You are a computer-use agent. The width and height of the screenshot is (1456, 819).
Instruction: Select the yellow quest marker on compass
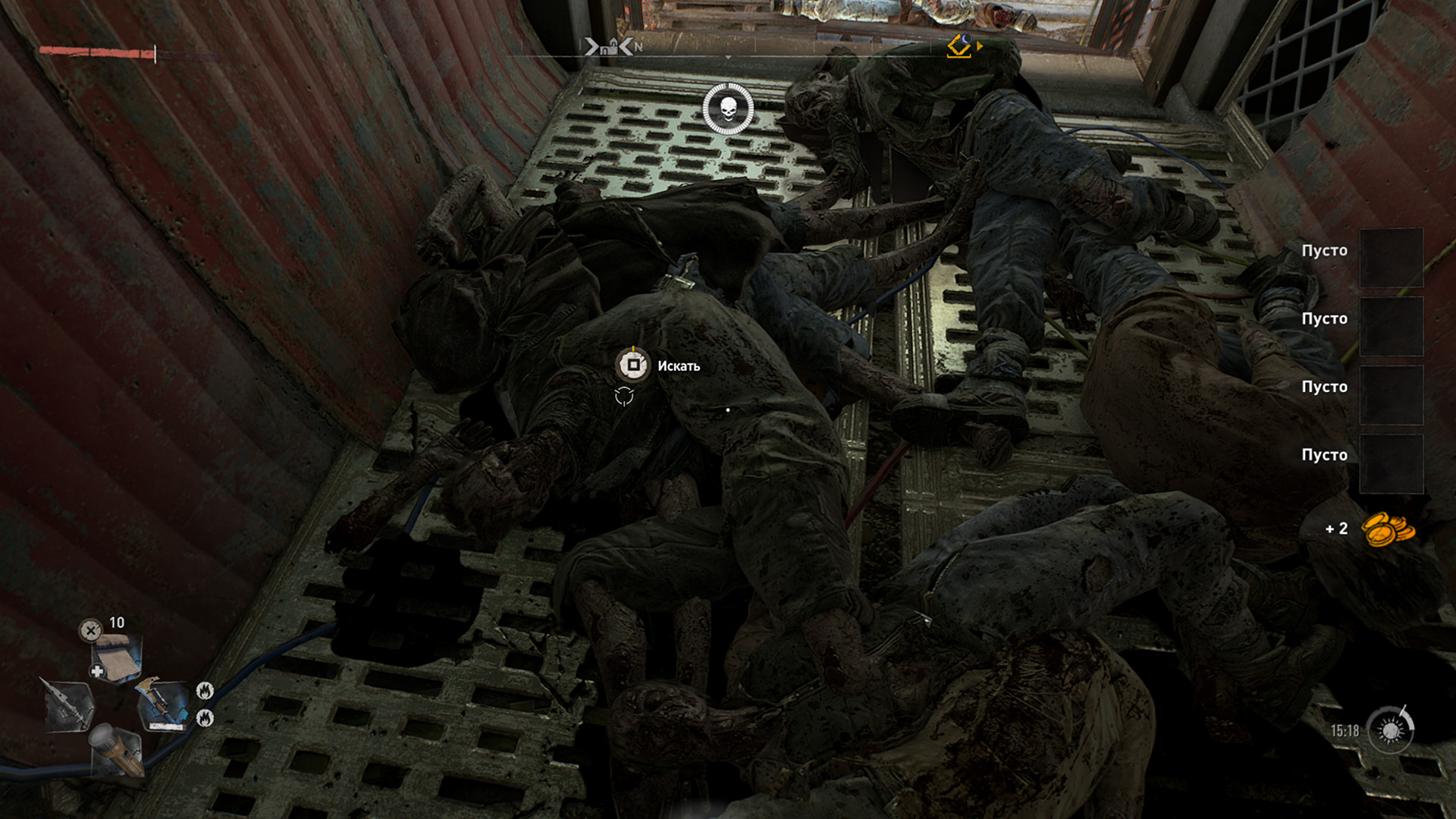coord(959,46)
